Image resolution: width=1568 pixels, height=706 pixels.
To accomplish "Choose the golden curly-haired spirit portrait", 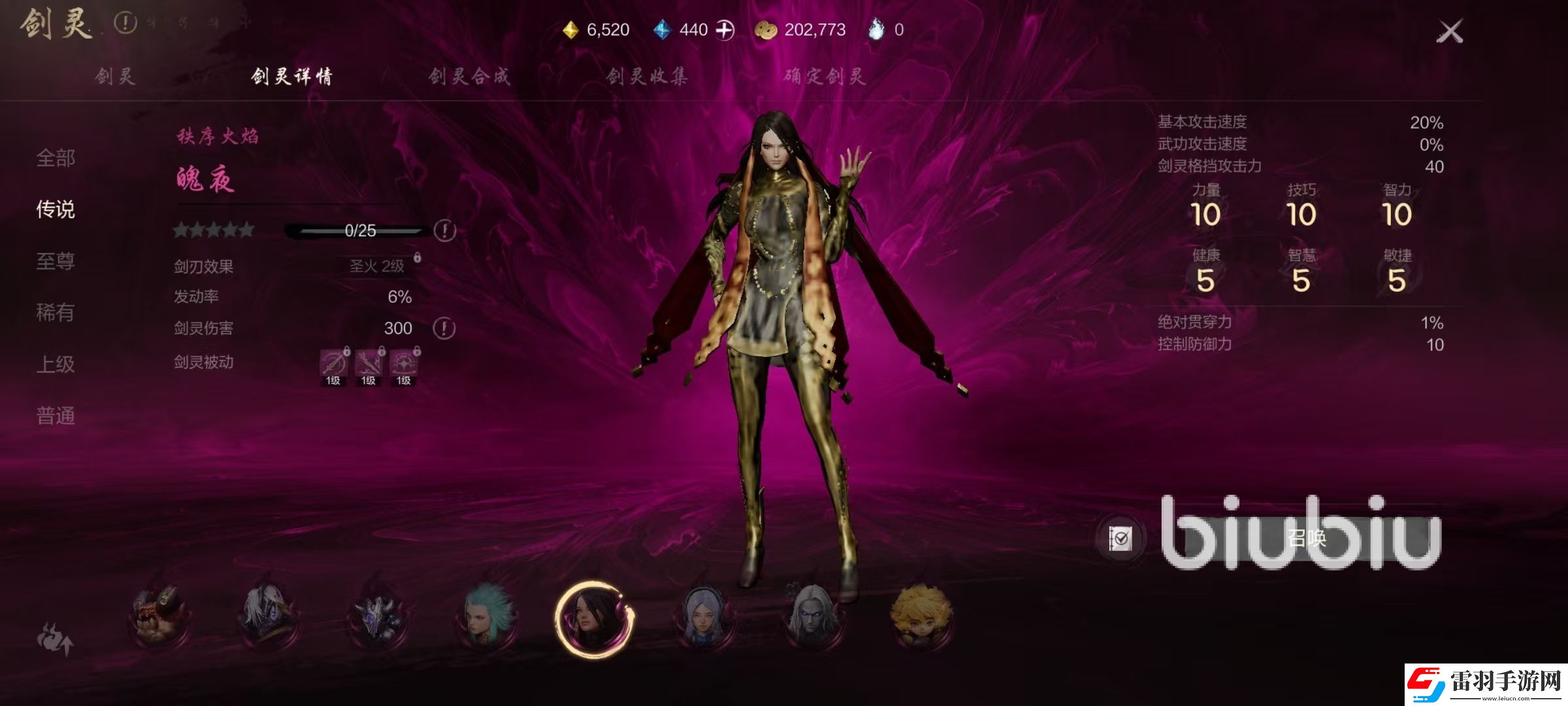I will [921, 615].
